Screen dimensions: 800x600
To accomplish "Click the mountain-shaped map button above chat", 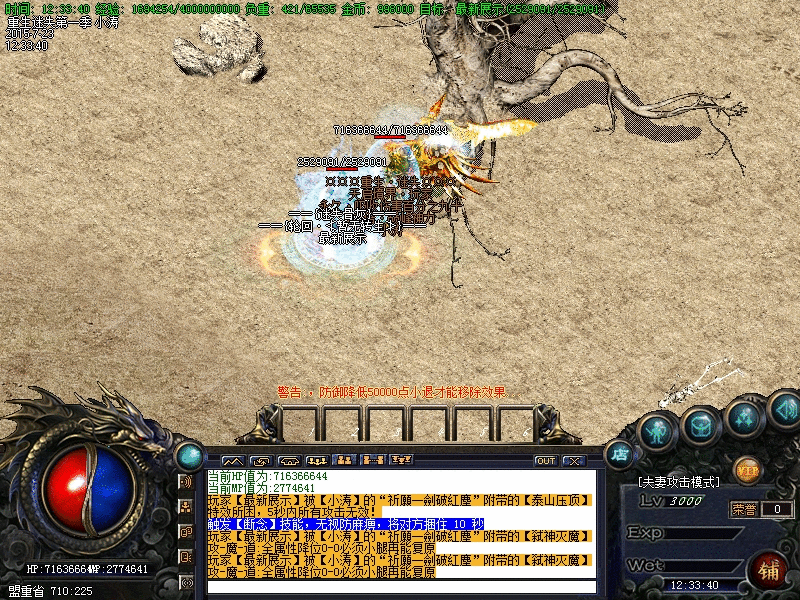I will coord(233,461).
